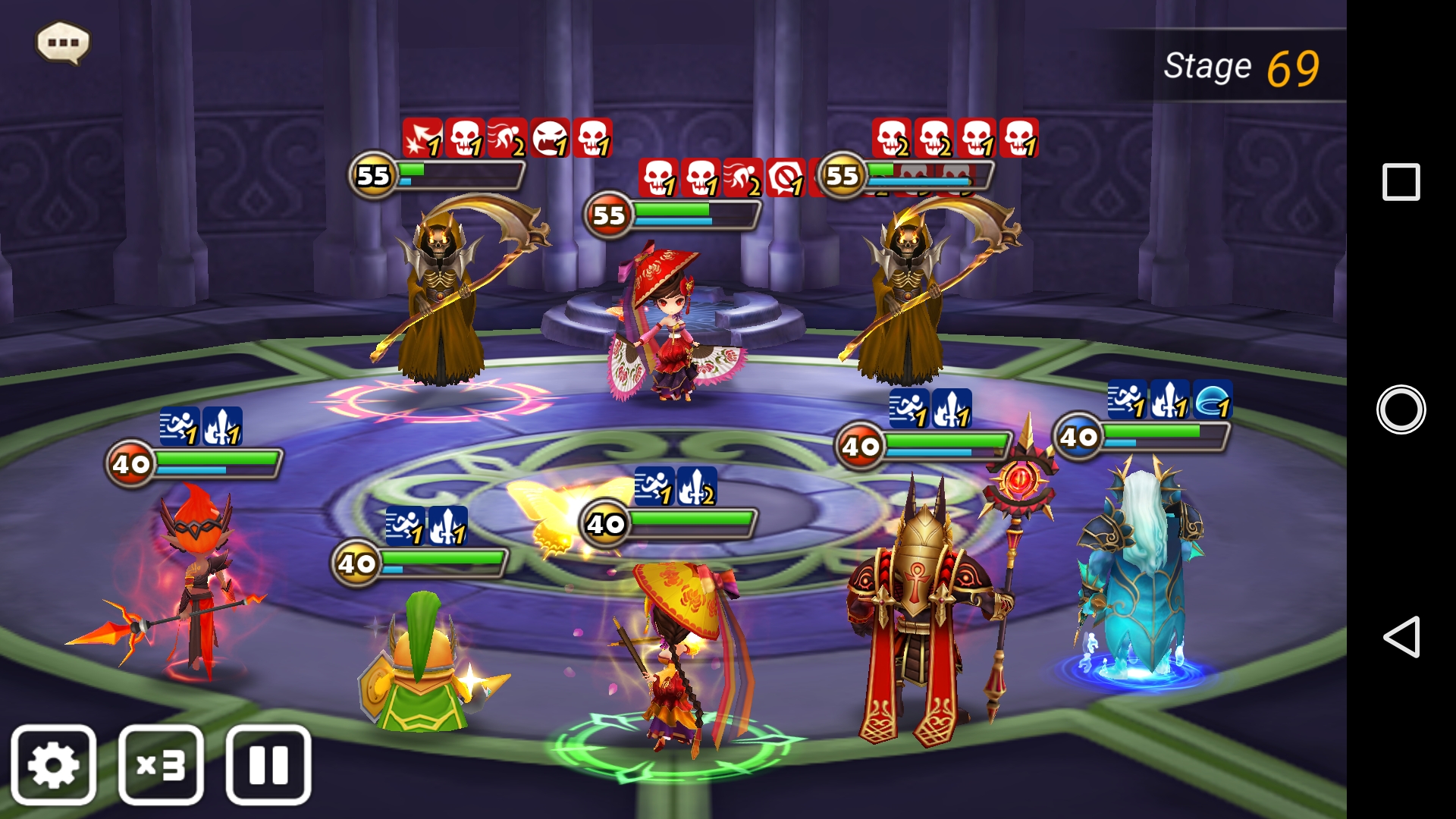The width and height of the screenshot is (1456, 819).
Task: Pause the battle
Action: click(x=268, y=764)
